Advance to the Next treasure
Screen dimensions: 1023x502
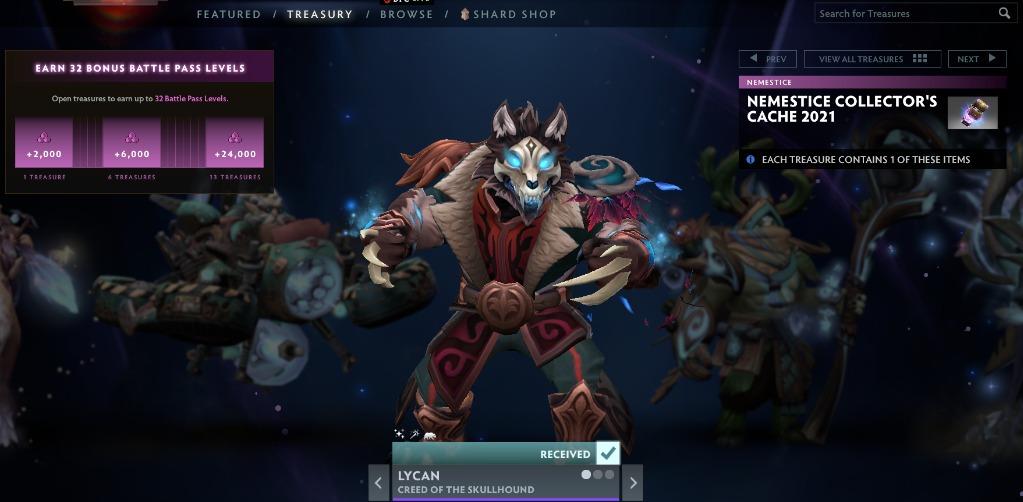click(976, 59)
